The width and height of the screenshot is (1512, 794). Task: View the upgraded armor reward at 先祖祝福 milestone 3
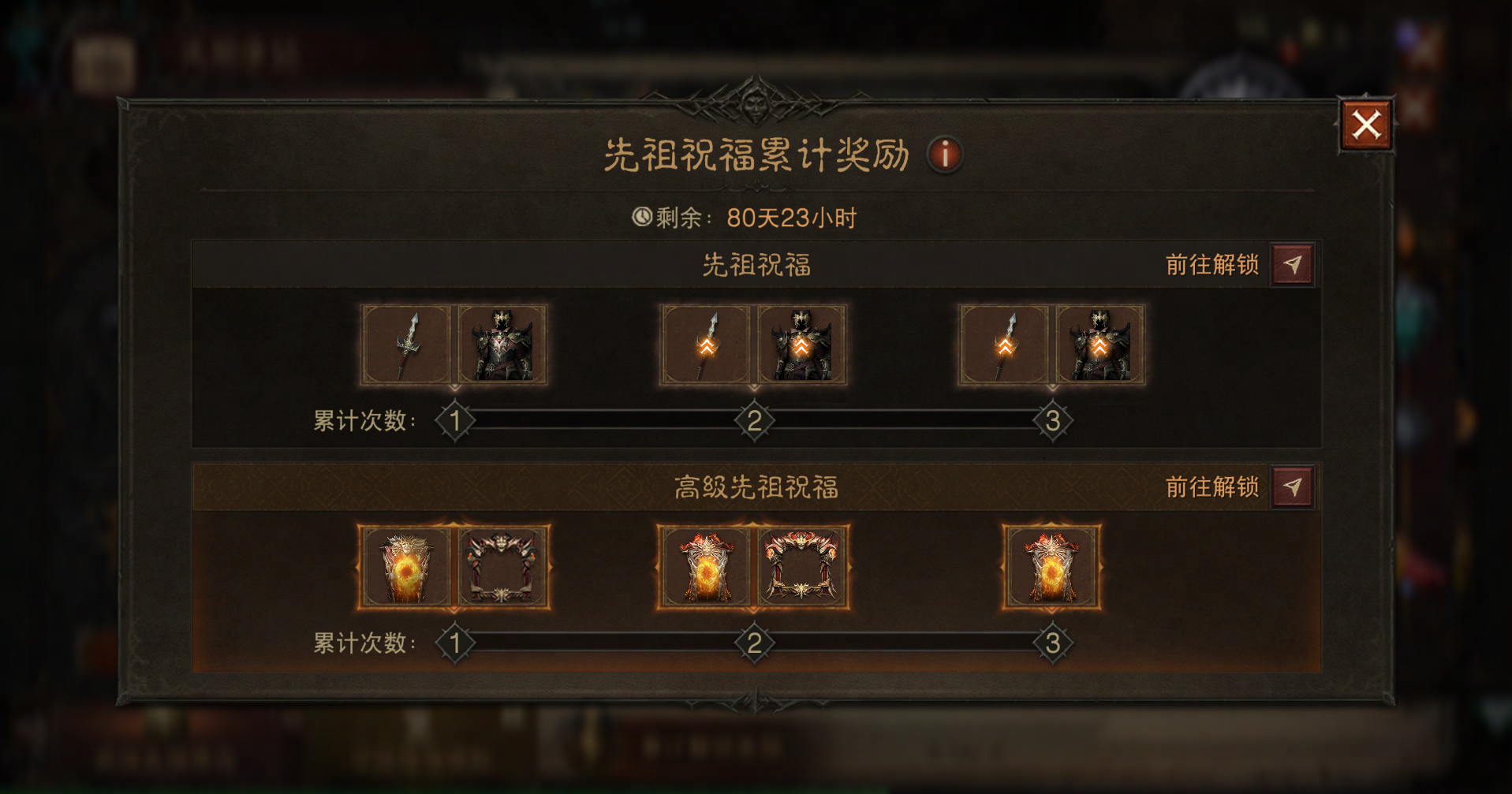(x=1099, y=345)
